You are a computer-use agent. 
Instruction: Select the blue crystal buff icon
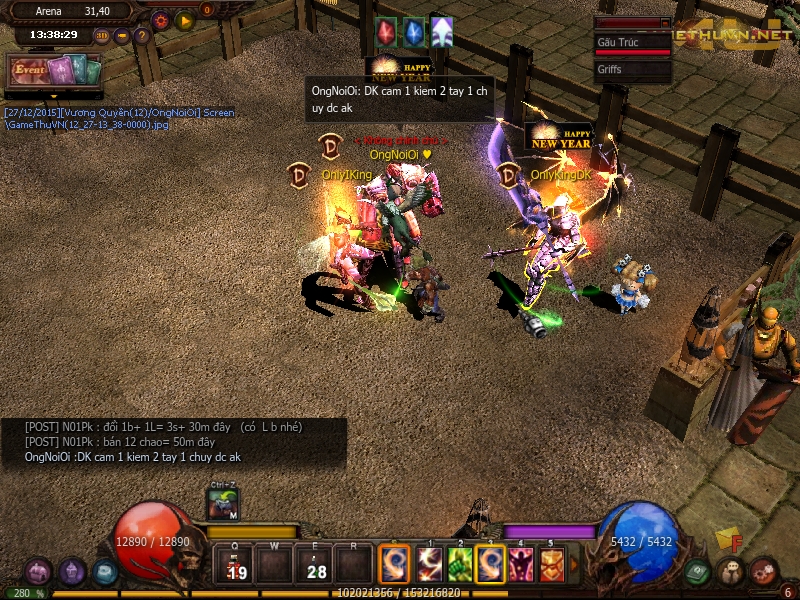(413, 32)
